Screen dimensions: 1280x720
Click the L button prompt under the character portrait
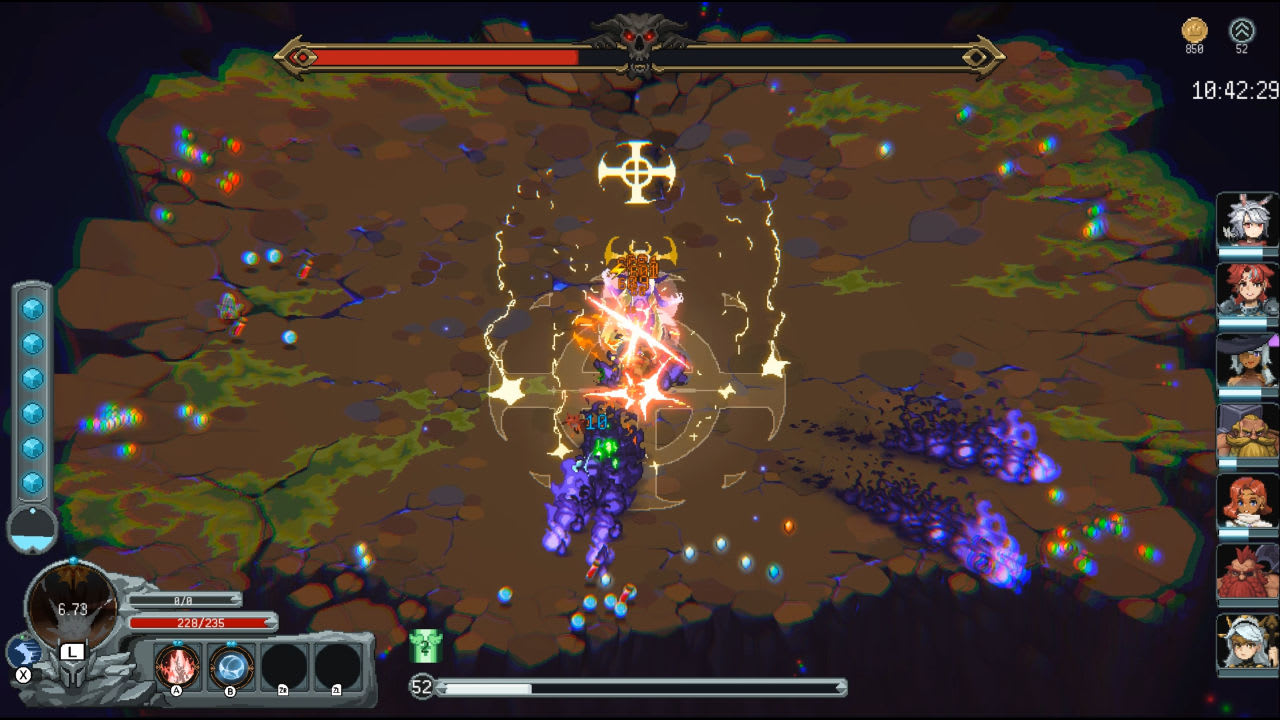[72, 652]
